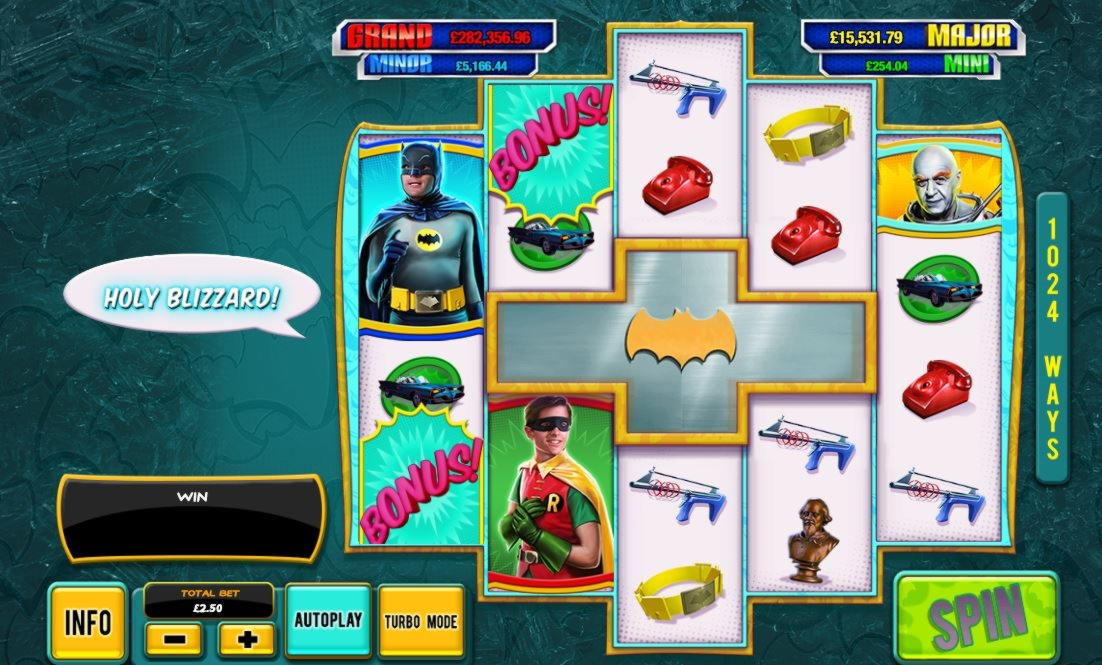
Task: Spin the reels with the green SPIN button
Action: coord(978,618)
